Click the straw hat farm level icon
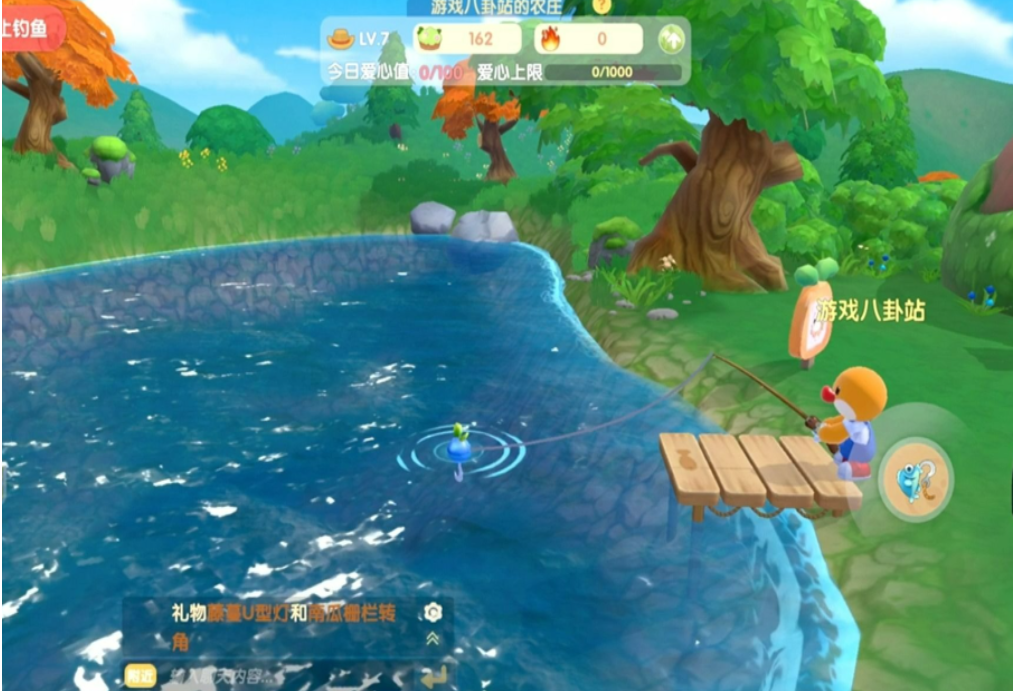 [x=342, y=38]
